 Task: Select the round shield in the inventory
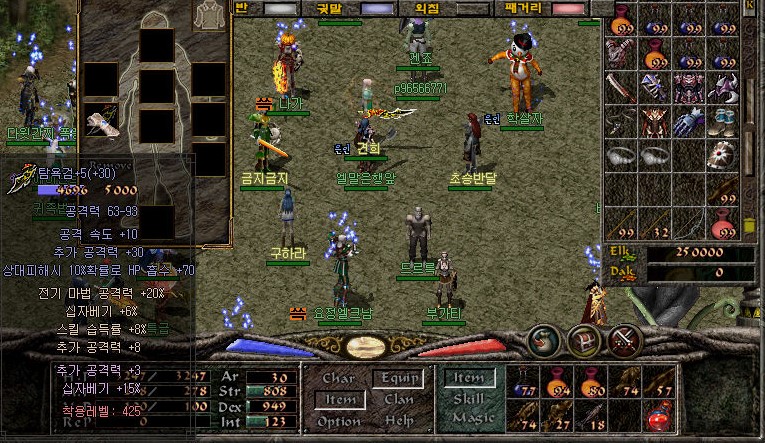click(x=721, y=155)
